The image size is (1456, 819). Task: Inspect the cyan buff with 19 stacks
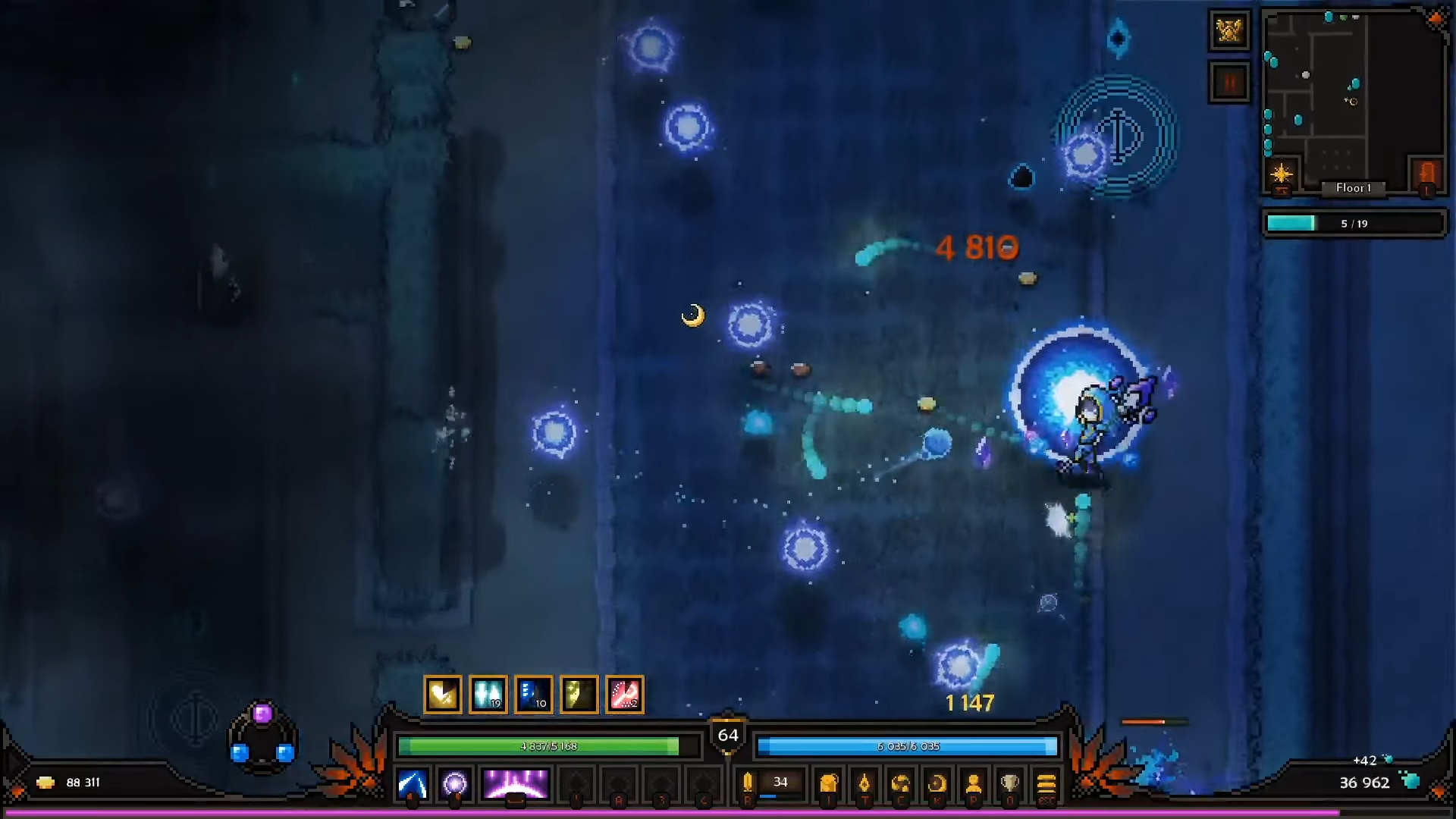point(488,695)
